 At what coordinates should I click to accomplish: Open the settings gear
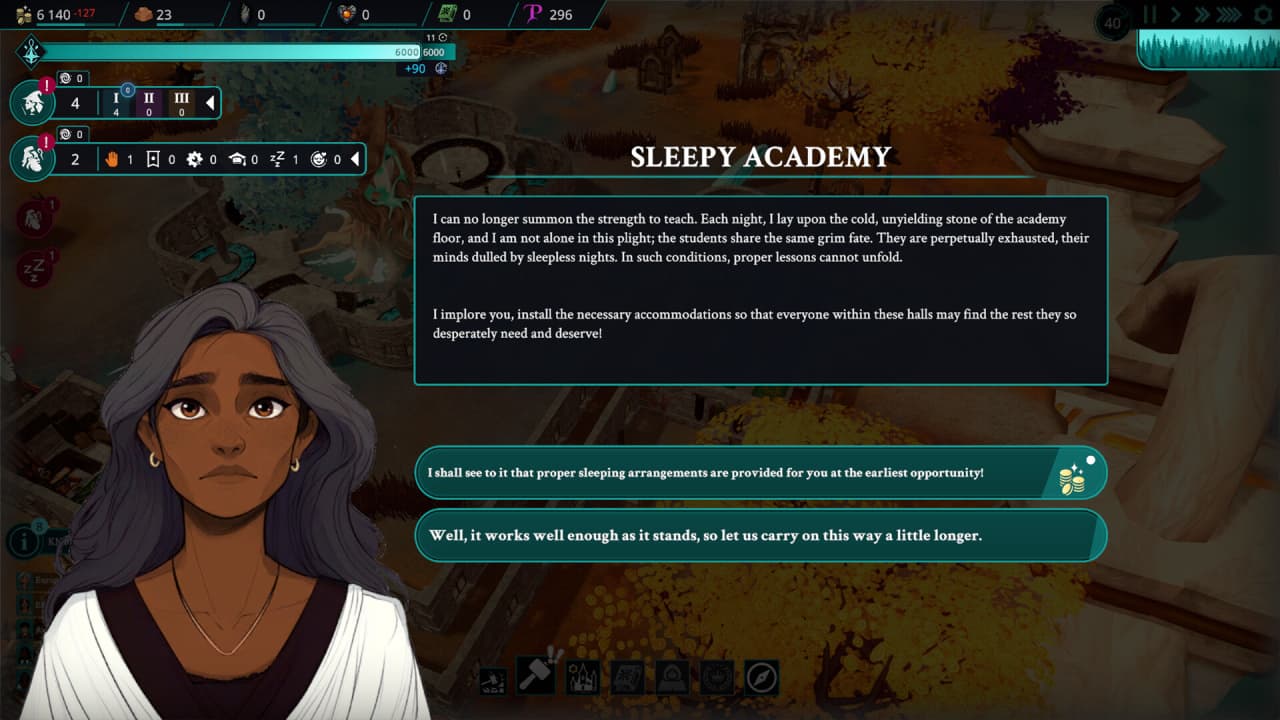tap(1262, 15)
